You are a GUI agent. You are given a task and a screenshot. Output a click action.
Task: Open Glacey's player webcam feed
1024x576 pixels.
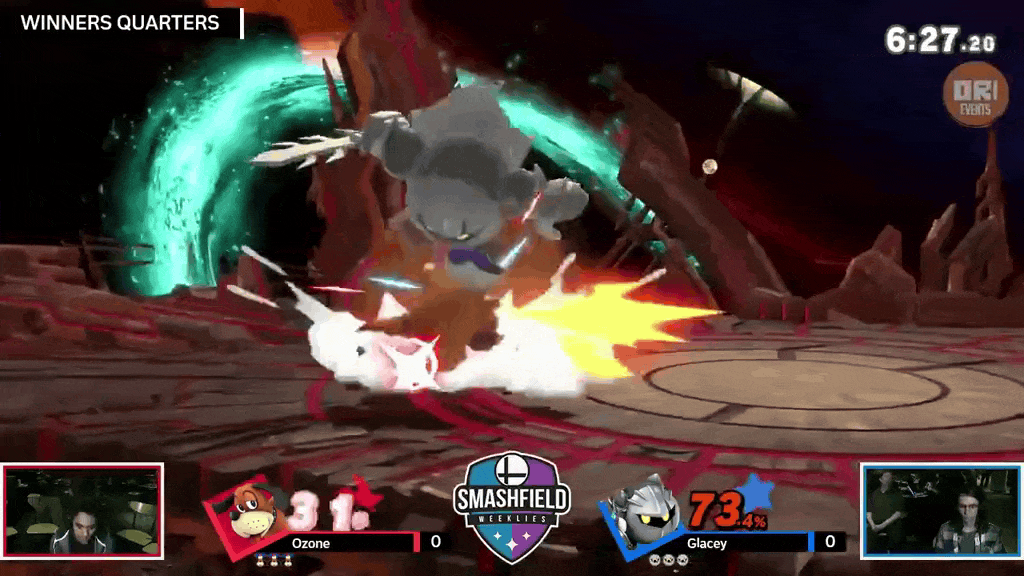click(x=941, y=510)
